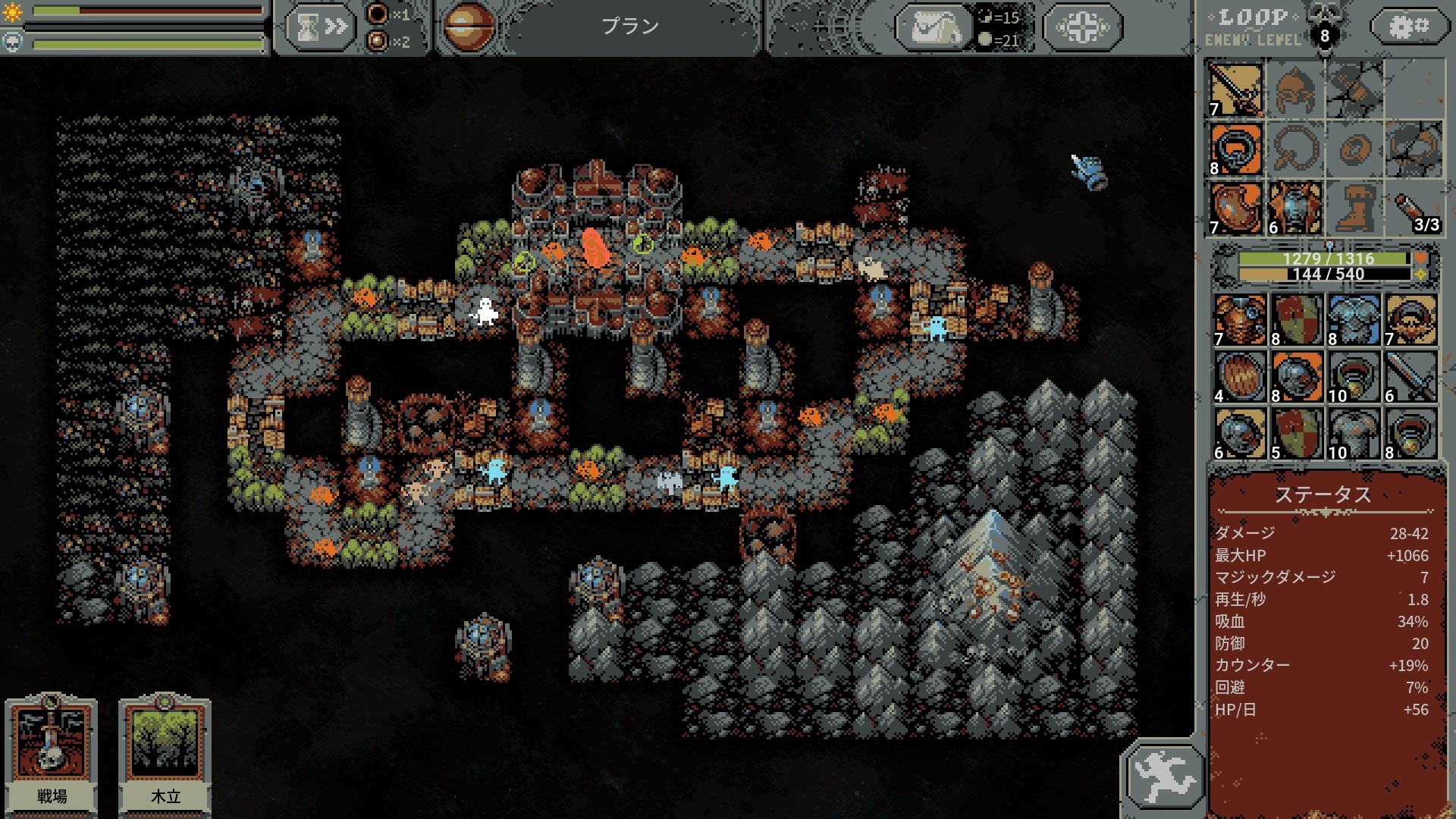Image resolution: width=1456 pixels, height=819 pixels.
Task: Select the equipped level 8 ring
Action: point(1235,149)
